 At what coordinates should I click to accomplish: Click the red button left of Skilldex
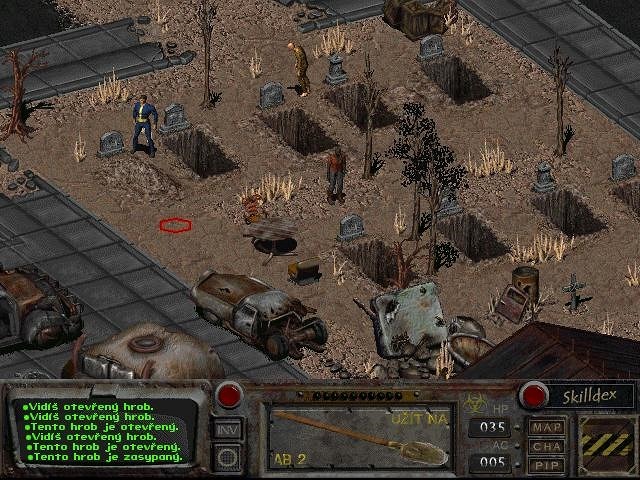pos(530,395)
